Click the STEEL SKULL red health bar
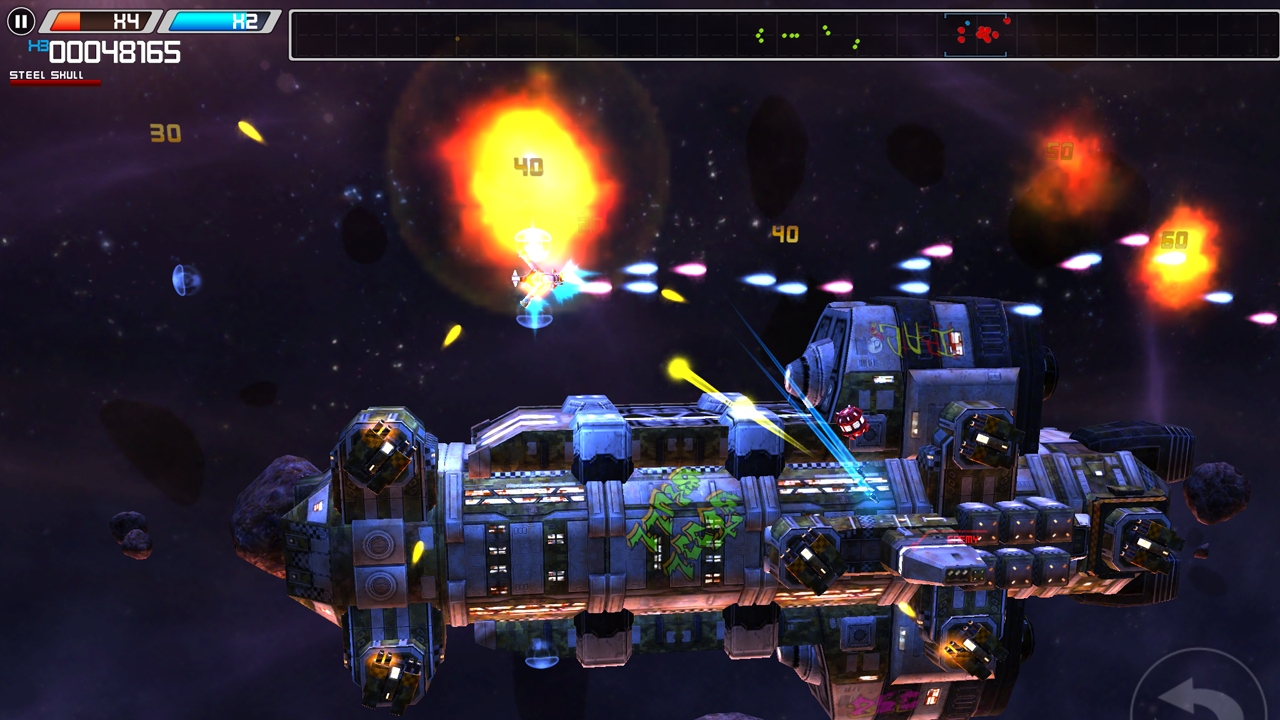Screen dimensions: 1280x720 (55, 85)
